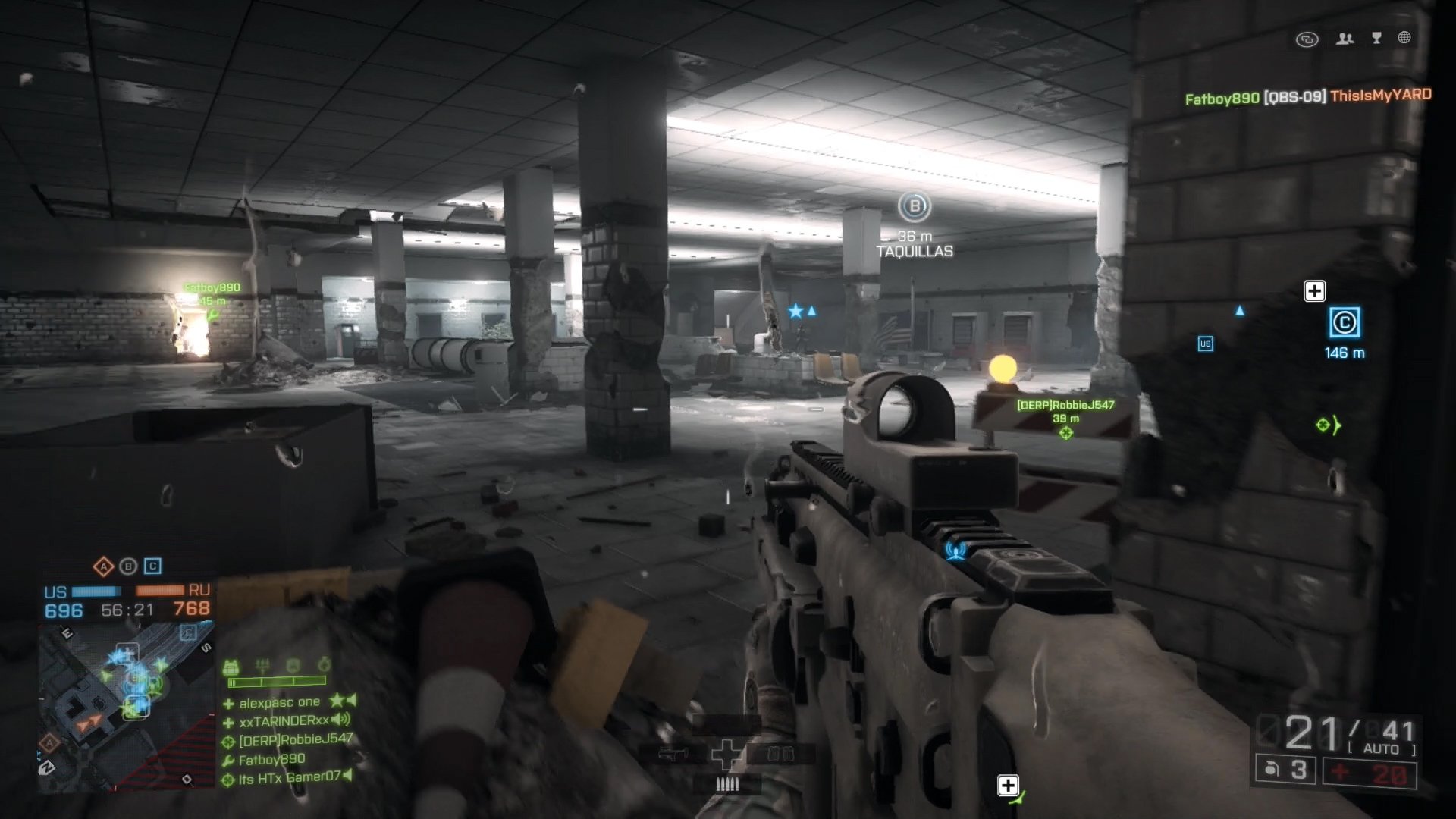This screenshot has height=819, width=1456.
Task: Open the chat bubbles icon
Action: pyautogui.click(x=1307, y=39)
